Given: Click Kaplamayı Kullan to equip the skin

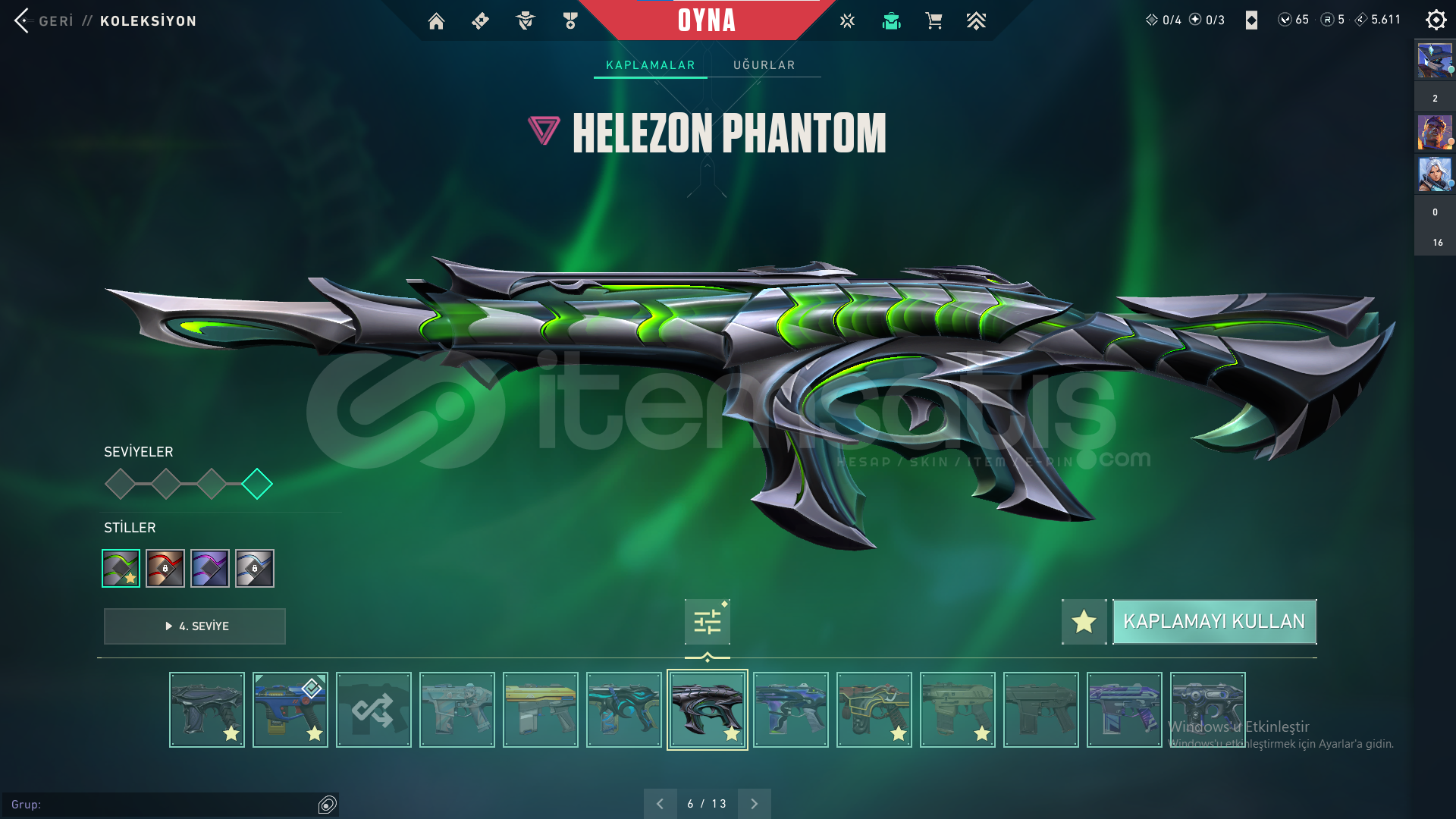Looking at the screenshot, I should tap(1213, 622).
